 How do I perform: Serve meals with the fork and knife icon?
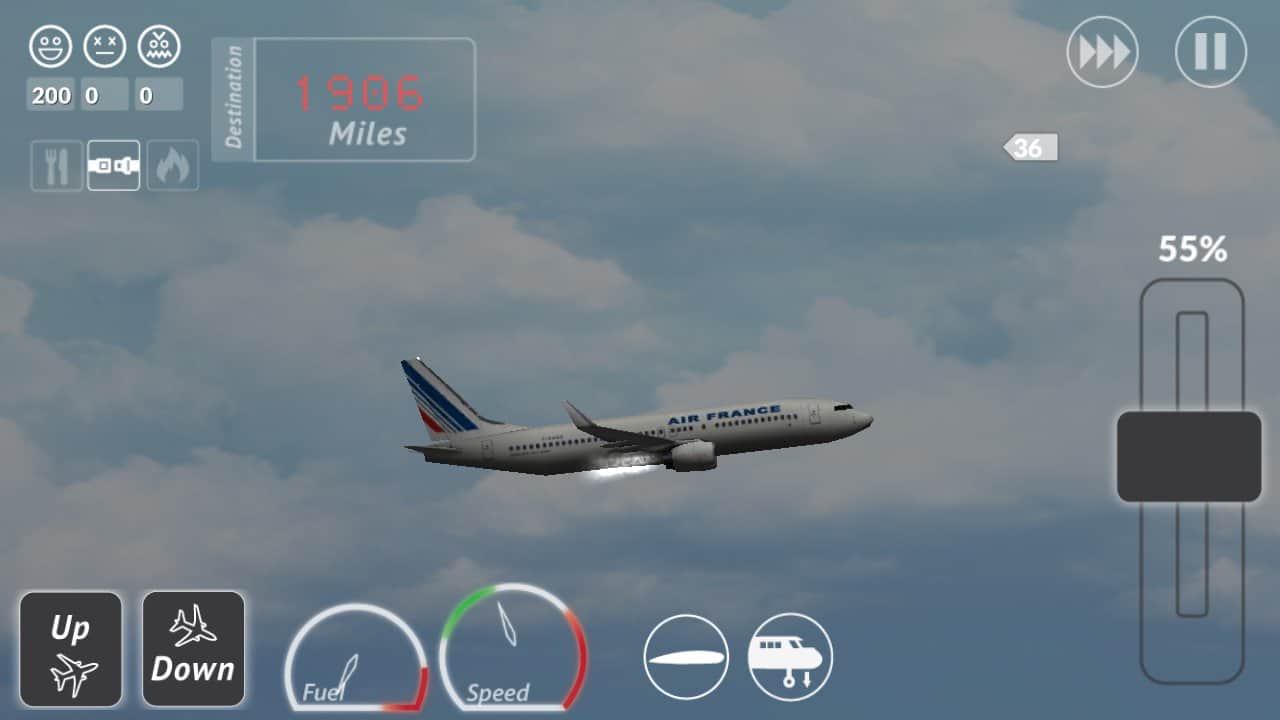tap(55, 165)
